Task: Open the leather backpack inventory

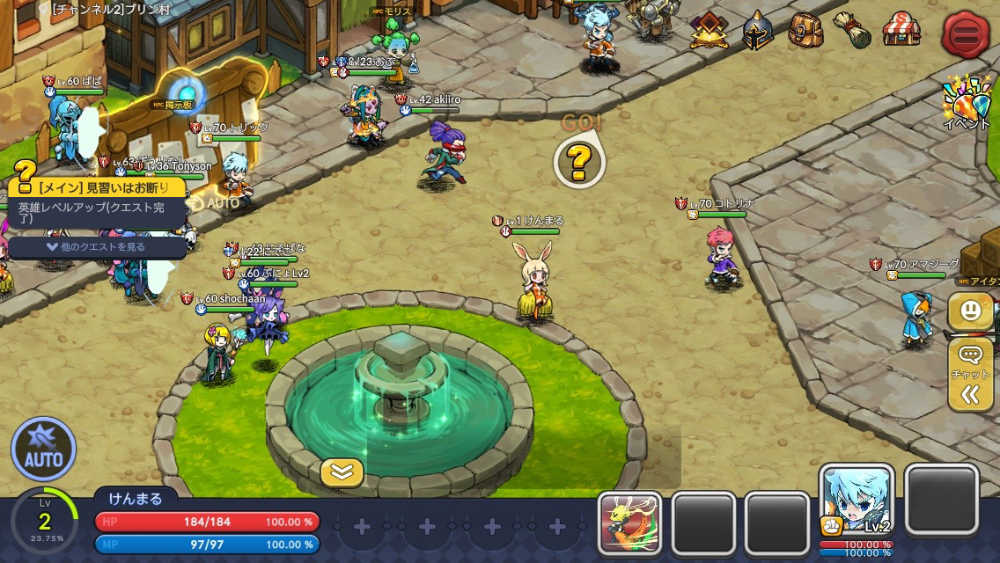Action: pyautogui.click(x=804, y=30)
